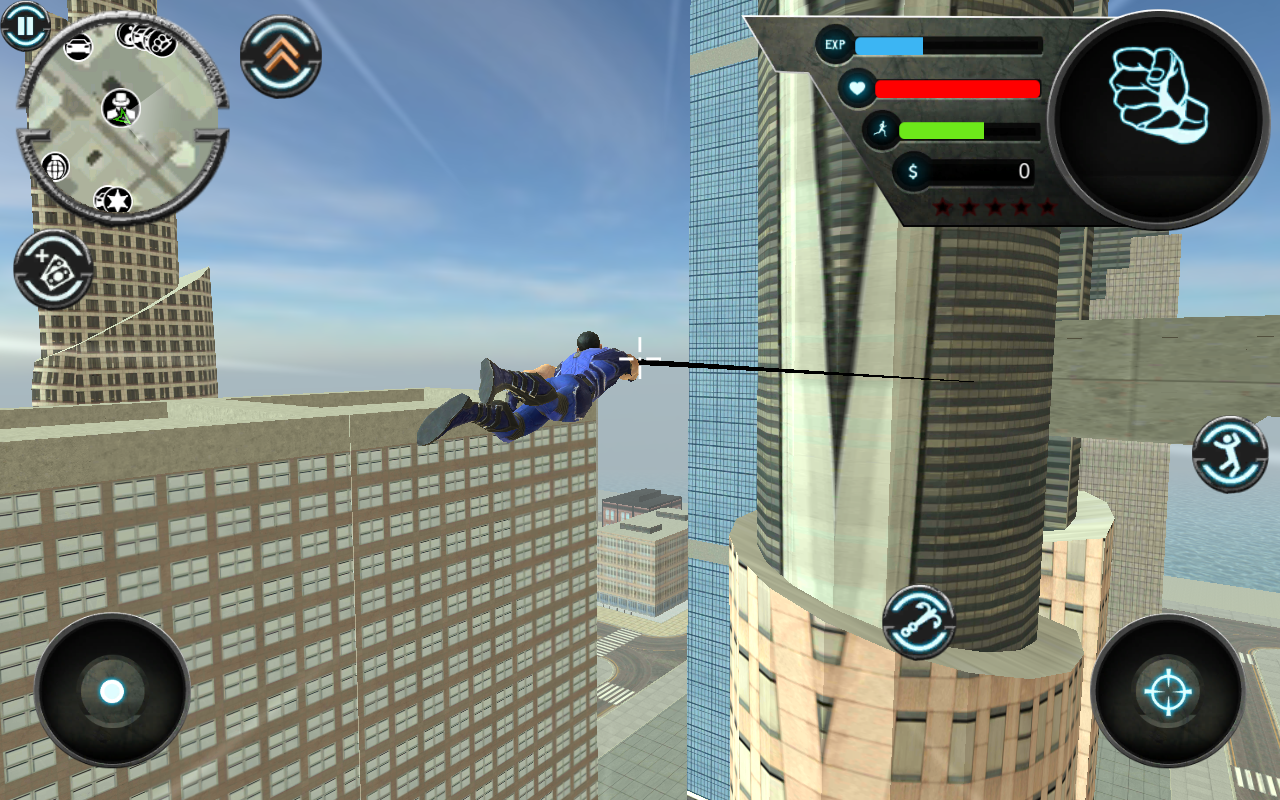This screenshot has height=800, width=1280.
Task: Tap the blue experience progress bar
Action: point(890,45)
